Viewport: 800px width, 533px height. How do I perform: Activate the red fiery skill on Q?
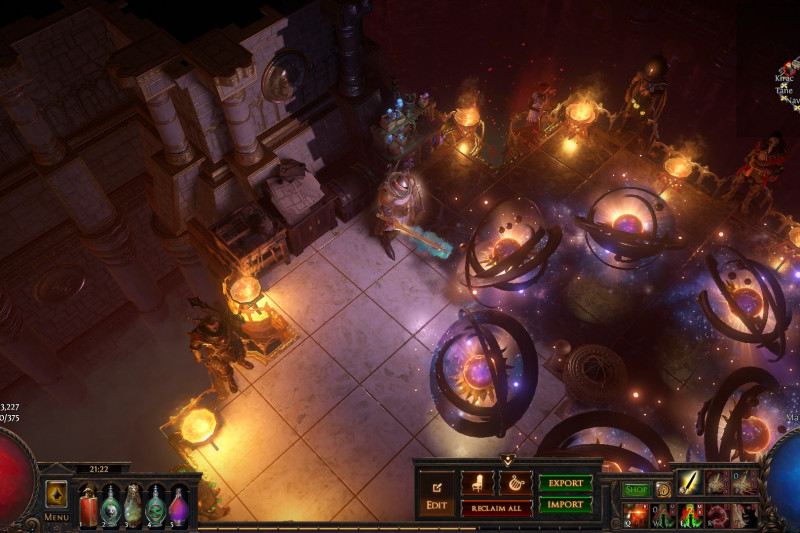pos(636,515)
